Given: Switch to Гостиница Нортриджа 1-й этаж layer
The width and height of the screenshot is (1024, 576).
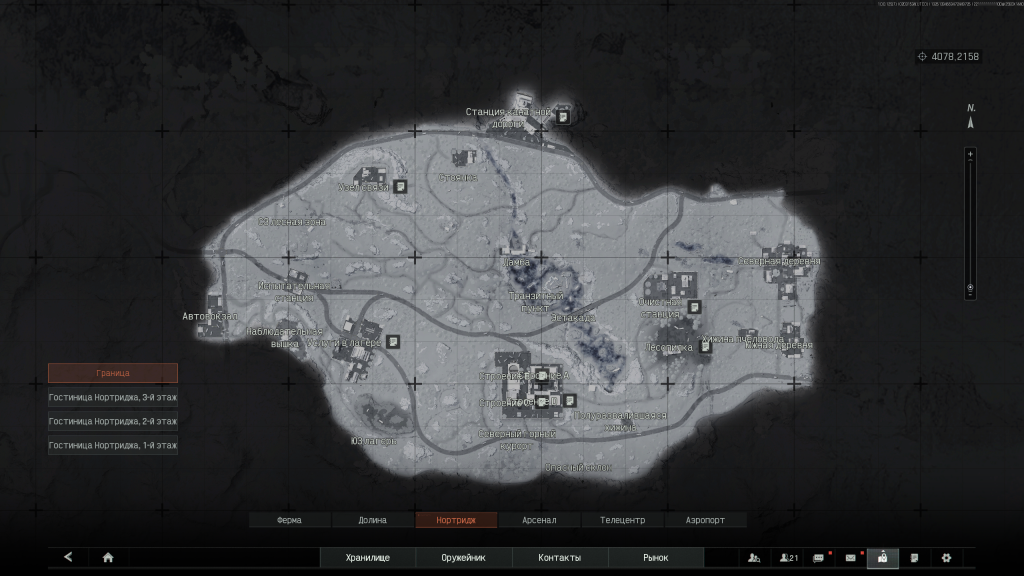Looking at the screenshot, I should pyautogui.click(x=113, y=445).
